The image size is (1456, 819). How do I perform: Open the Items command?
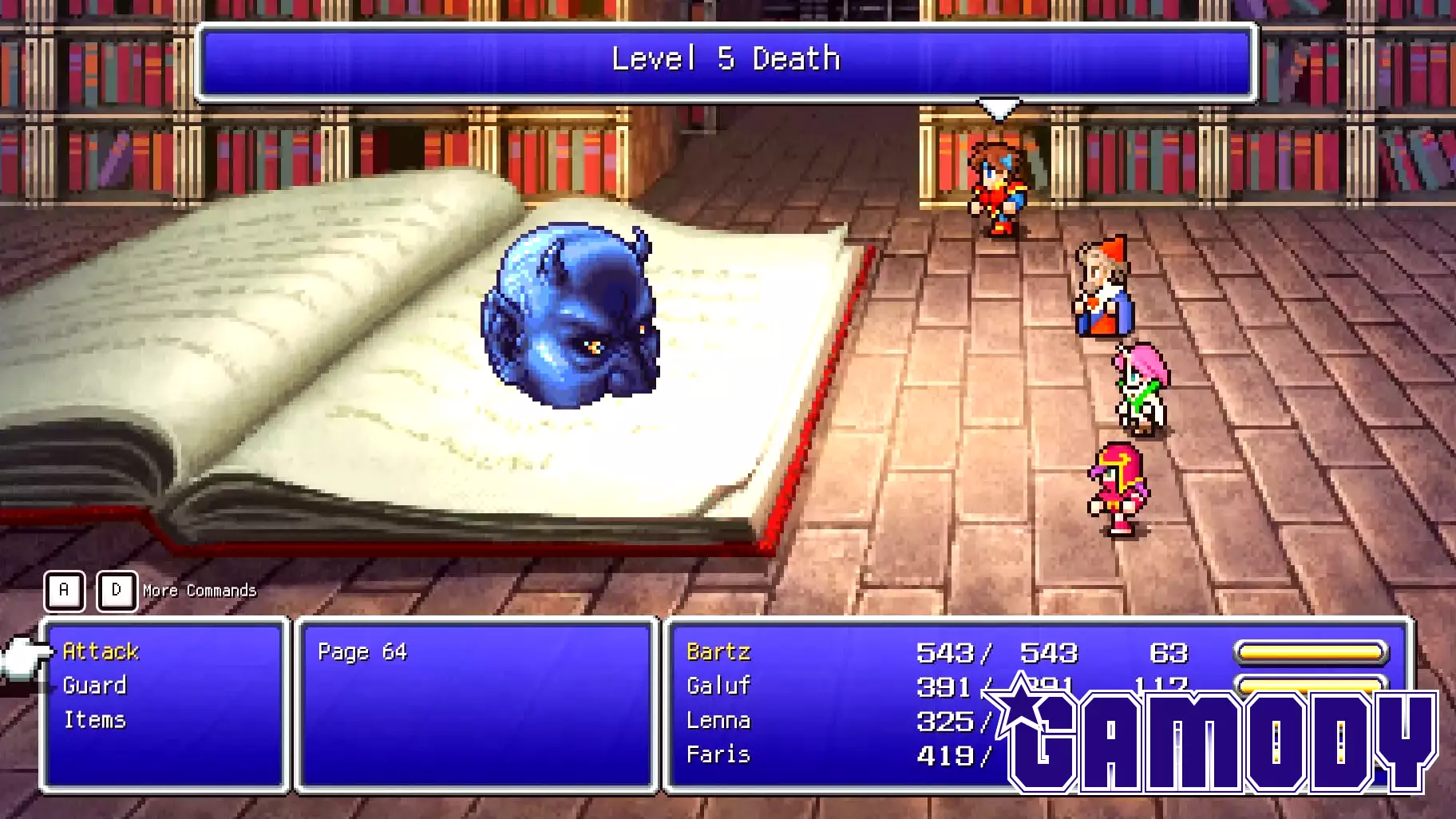pos(93,719)
